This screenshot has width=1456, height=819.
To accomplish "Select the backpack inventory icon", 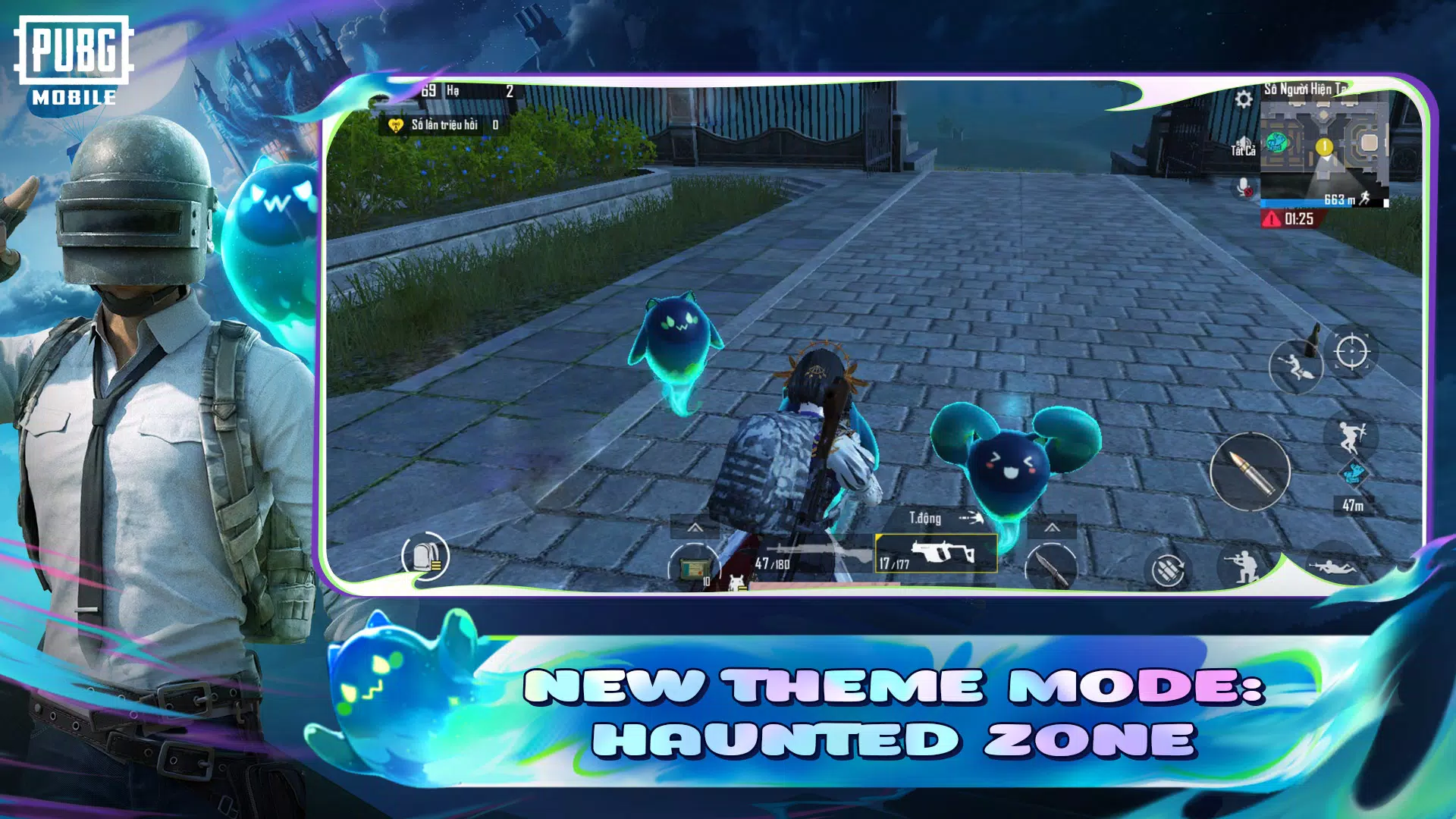I will 426,556.
